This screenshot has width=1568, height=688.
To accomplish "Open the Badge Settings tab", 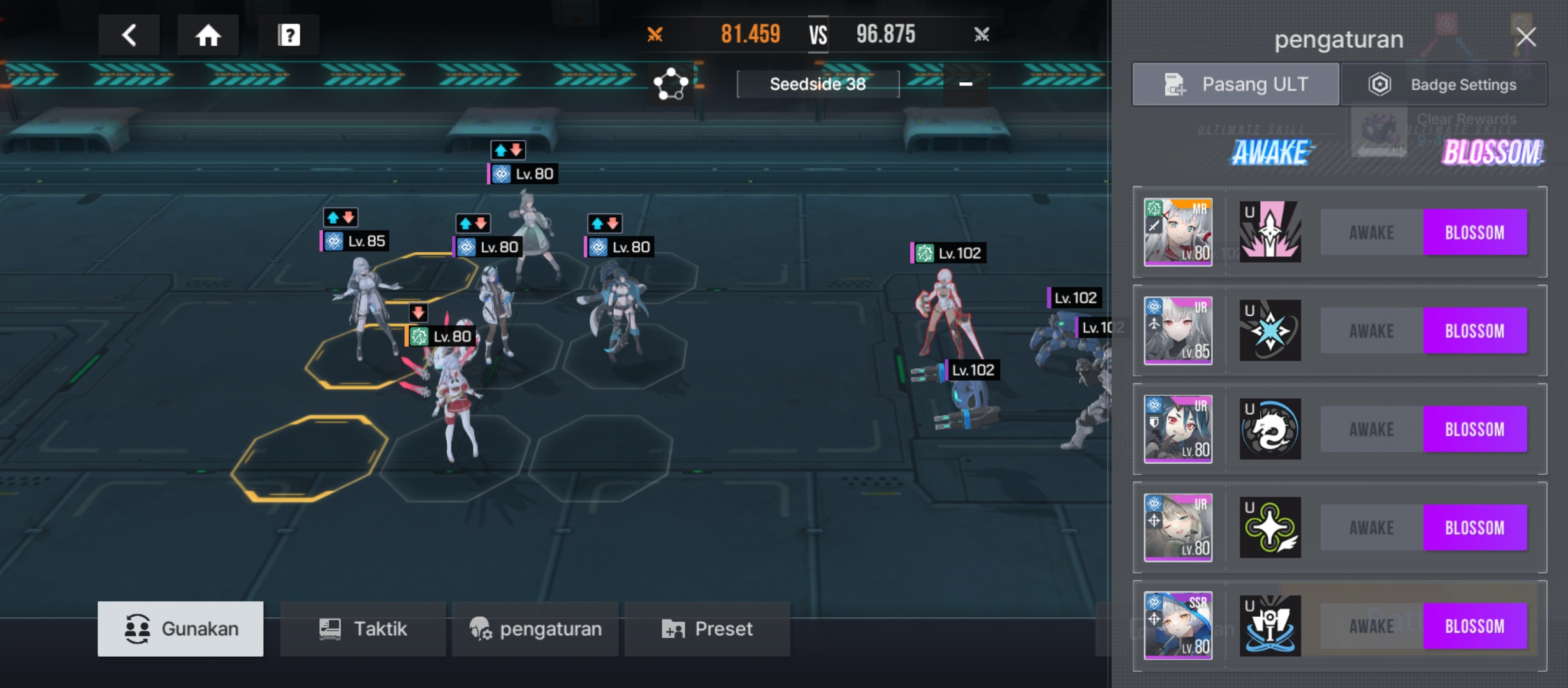I will coord(1444,84).
